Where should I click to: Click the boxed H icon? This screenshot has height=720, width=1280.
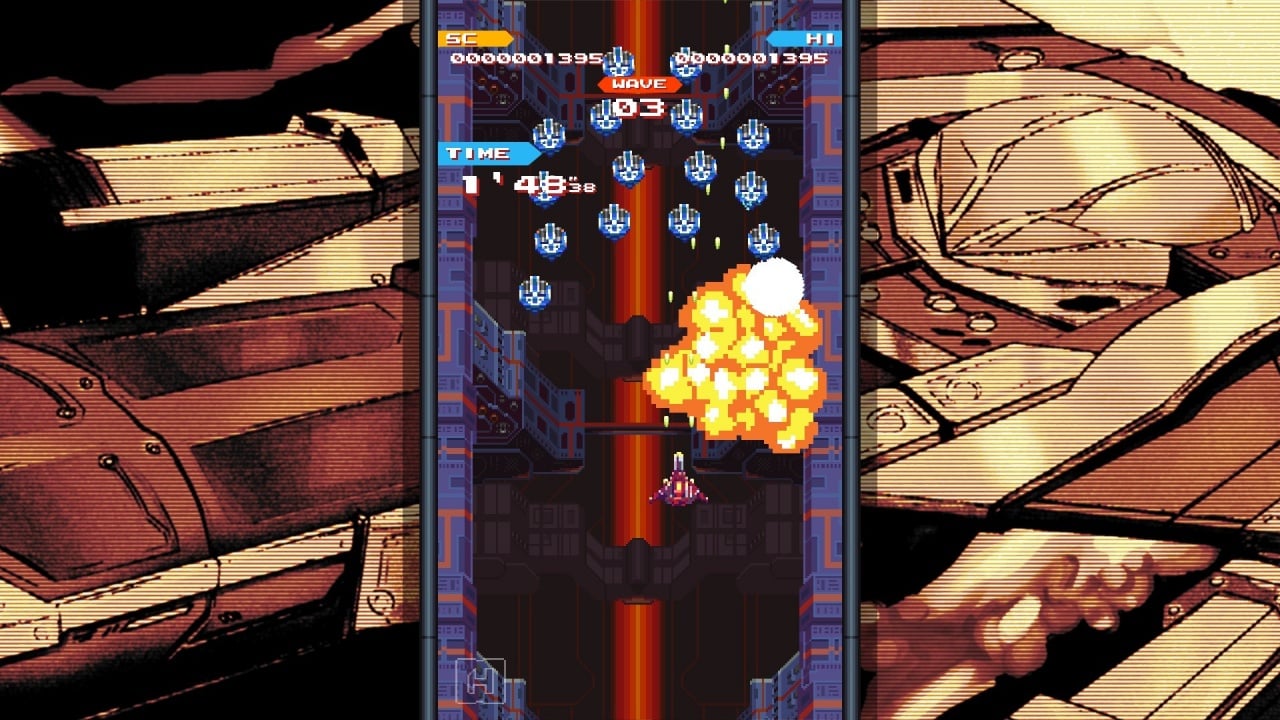479,682
